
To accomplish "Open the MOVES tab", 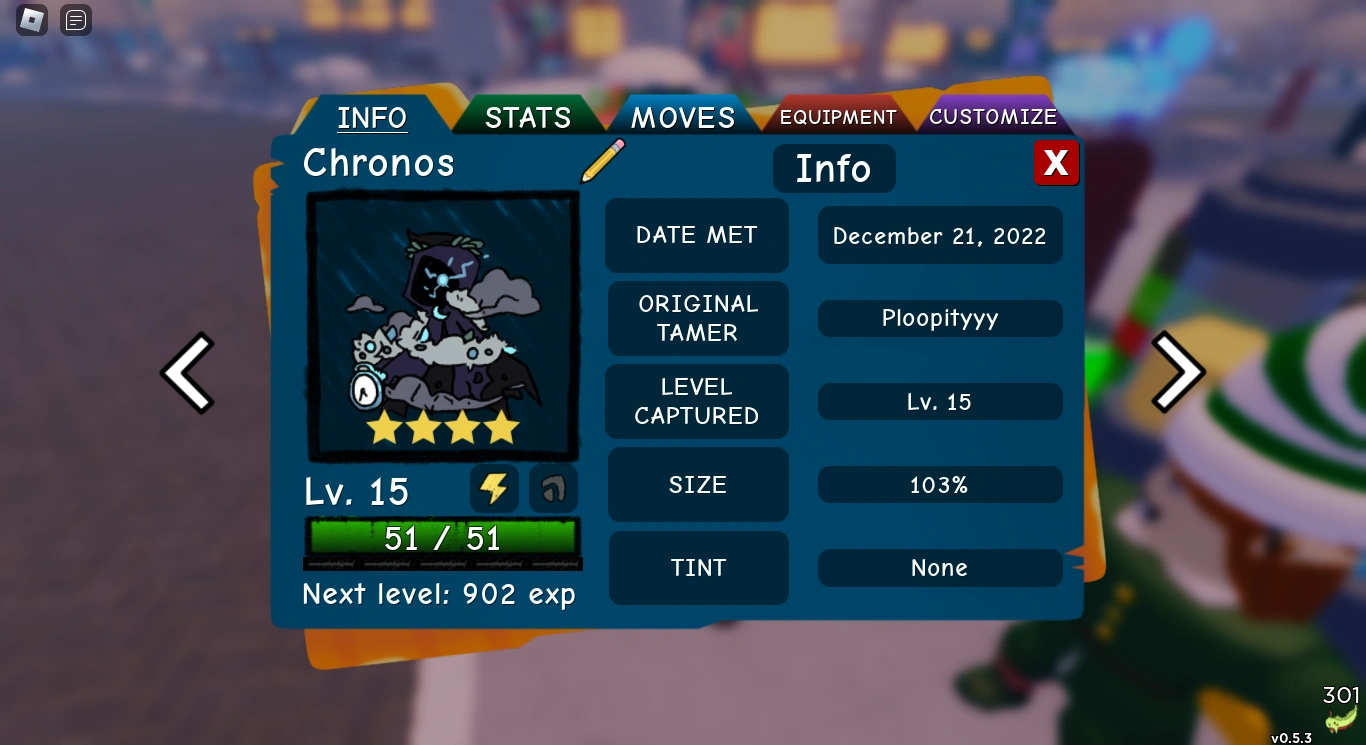I will click(681, 117).
